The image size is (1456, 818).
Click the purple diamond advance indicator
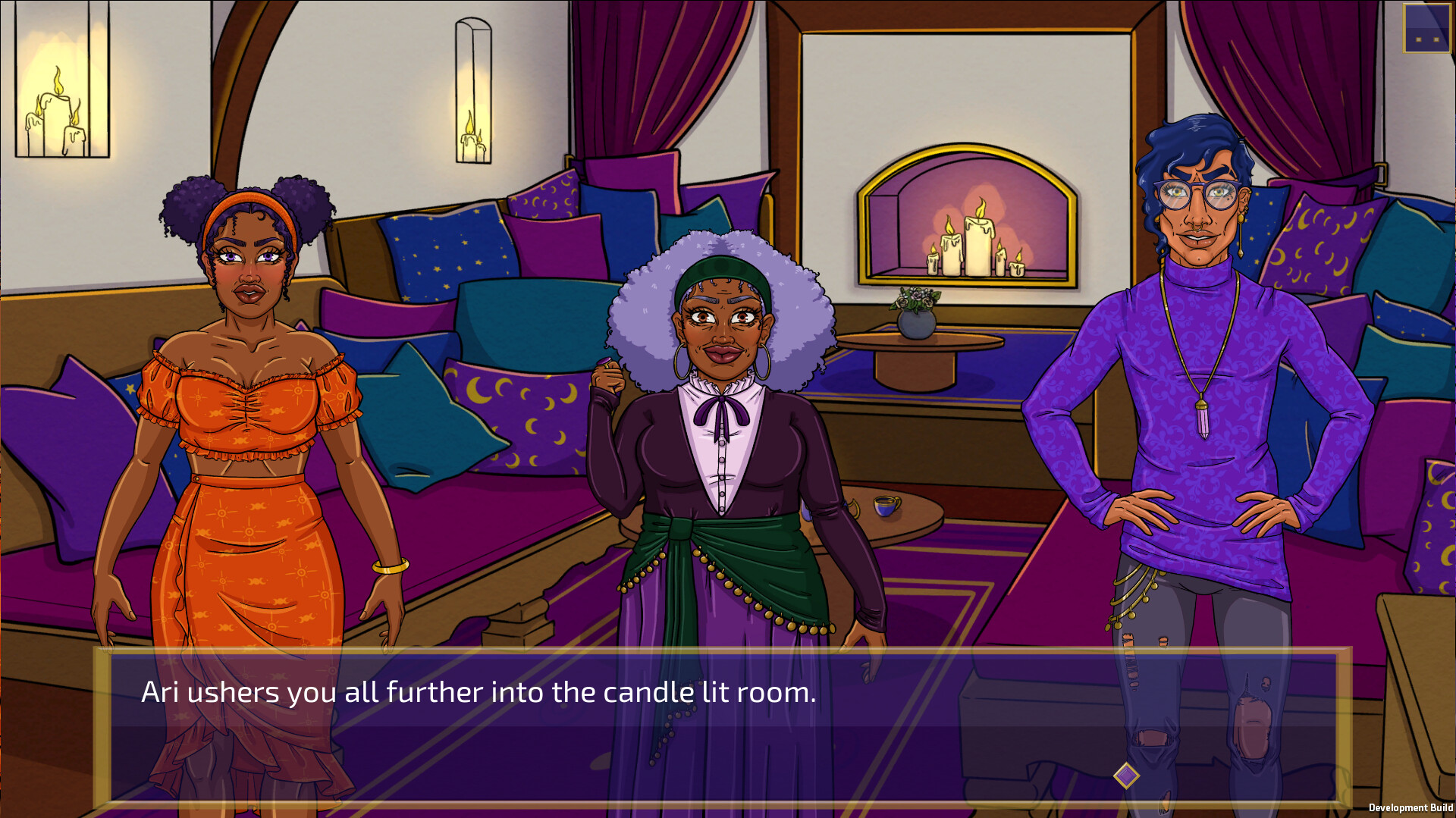1125,776
